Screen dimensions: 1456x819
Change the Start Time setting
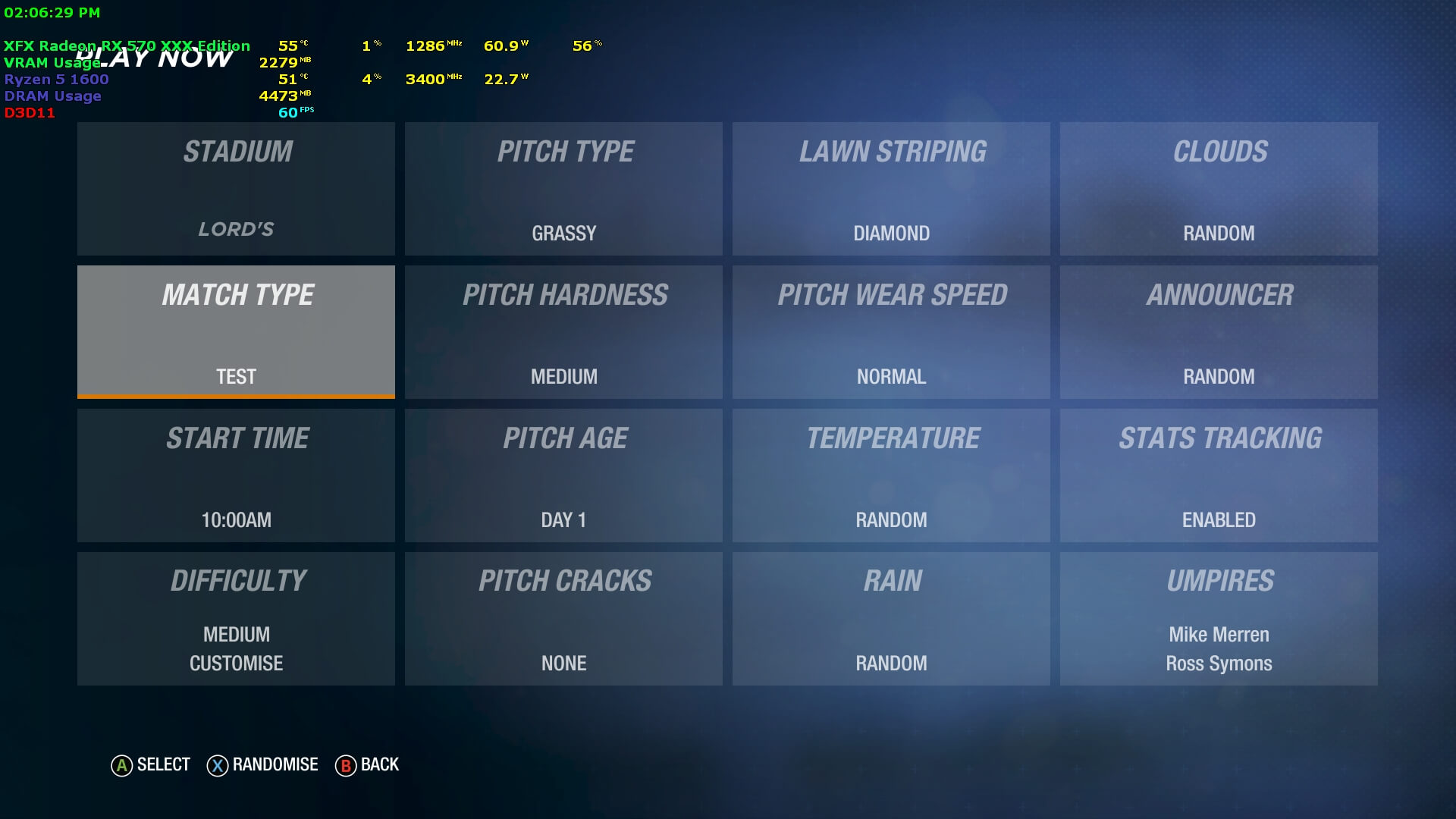(x=236, y=475)
